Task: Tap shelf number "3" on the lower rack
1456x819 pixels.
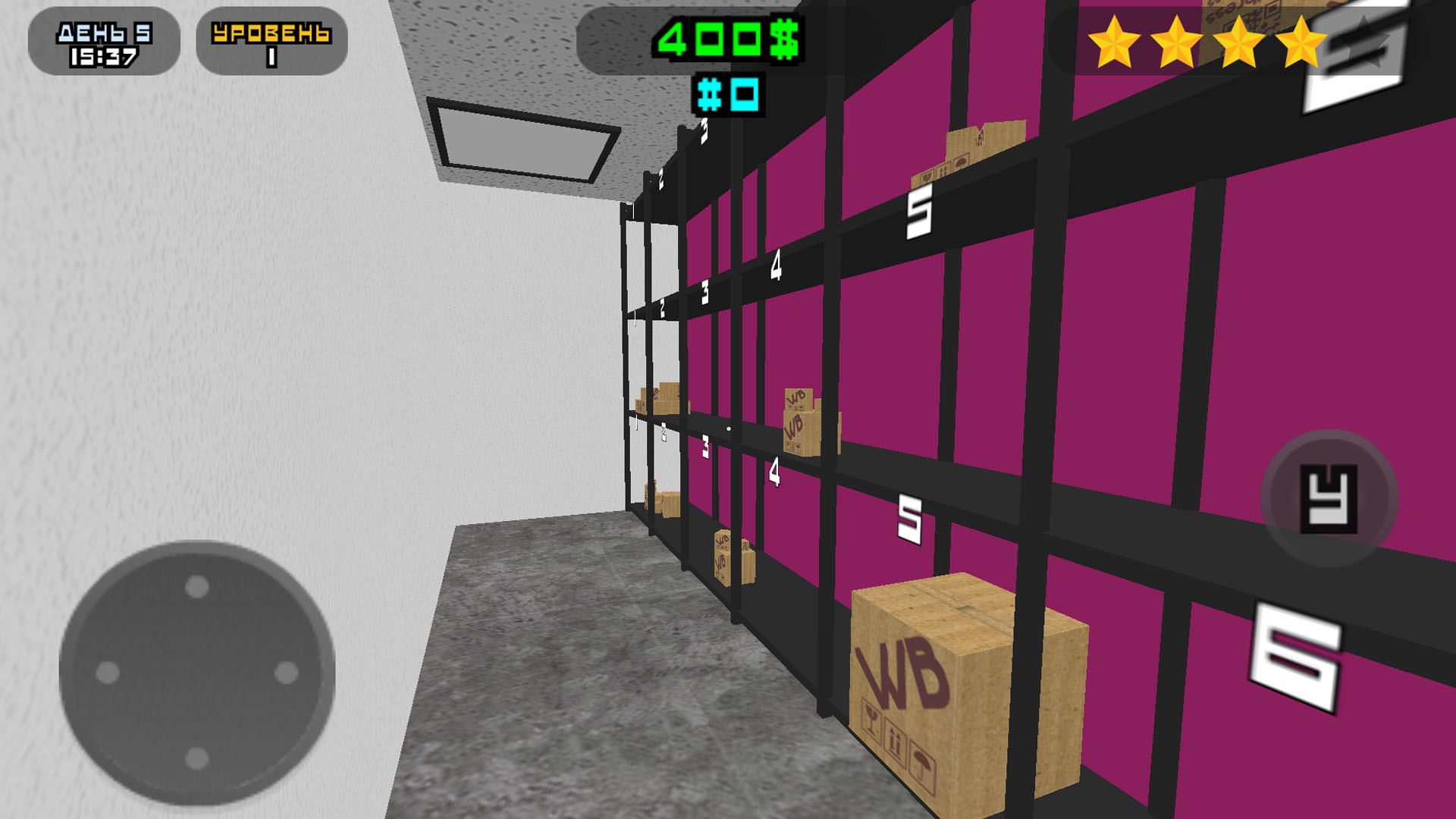Action: tap(706, 447)
